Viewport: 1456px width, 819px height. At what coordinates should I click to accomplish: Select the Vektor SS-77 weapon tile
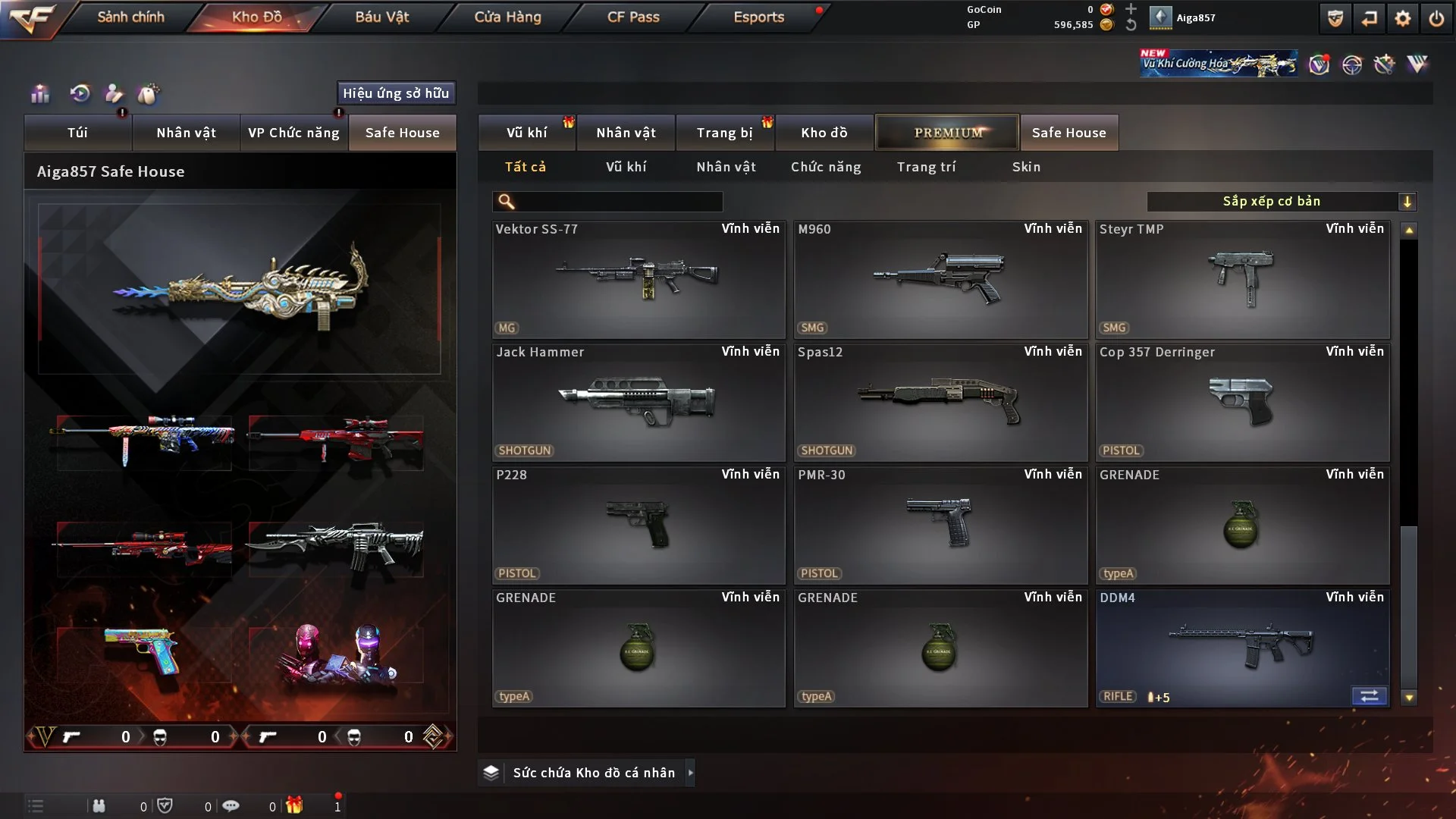coord(639,279)
